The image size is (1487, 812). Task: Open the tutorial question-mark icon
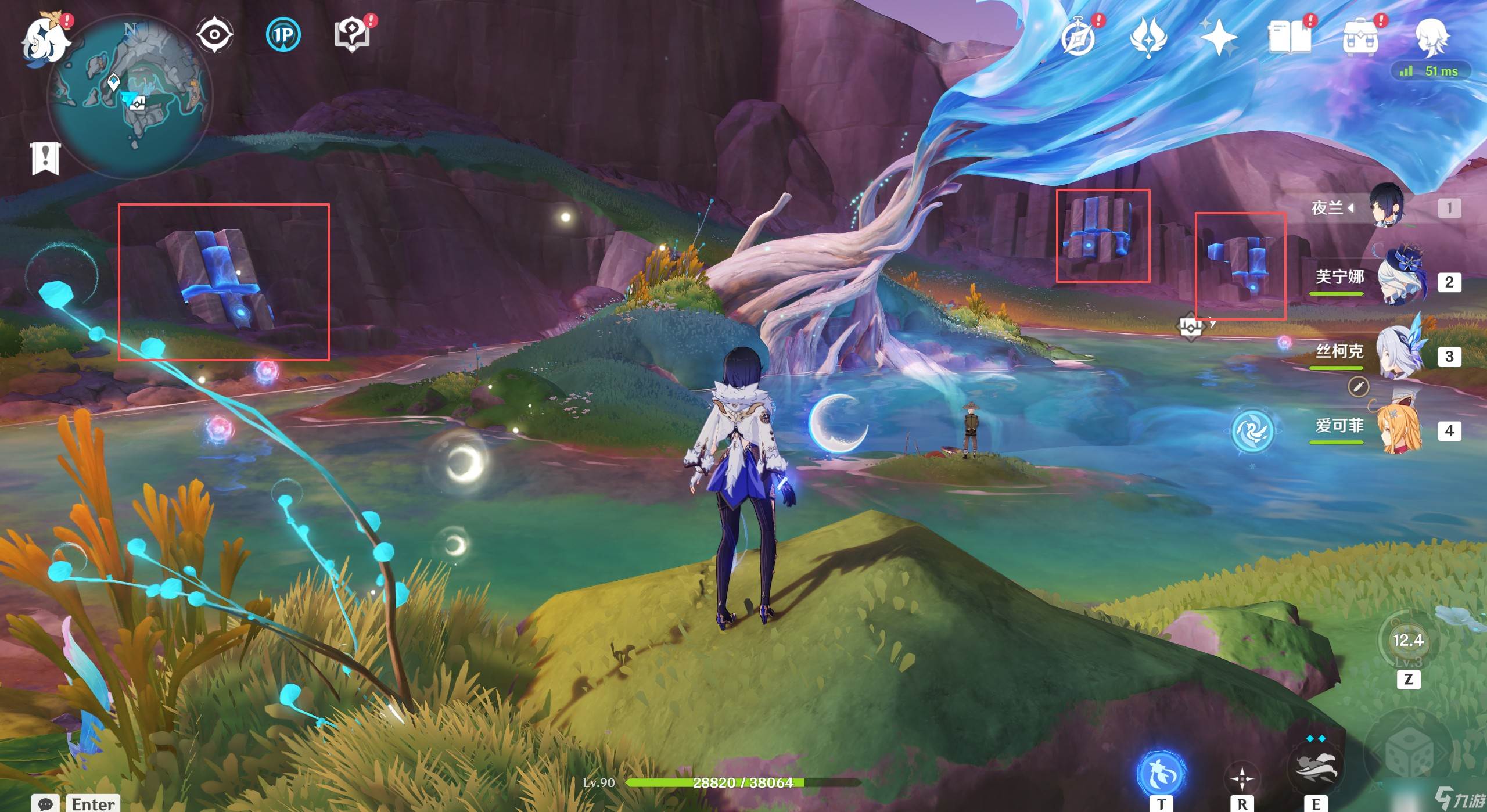(x=353, y=35)
